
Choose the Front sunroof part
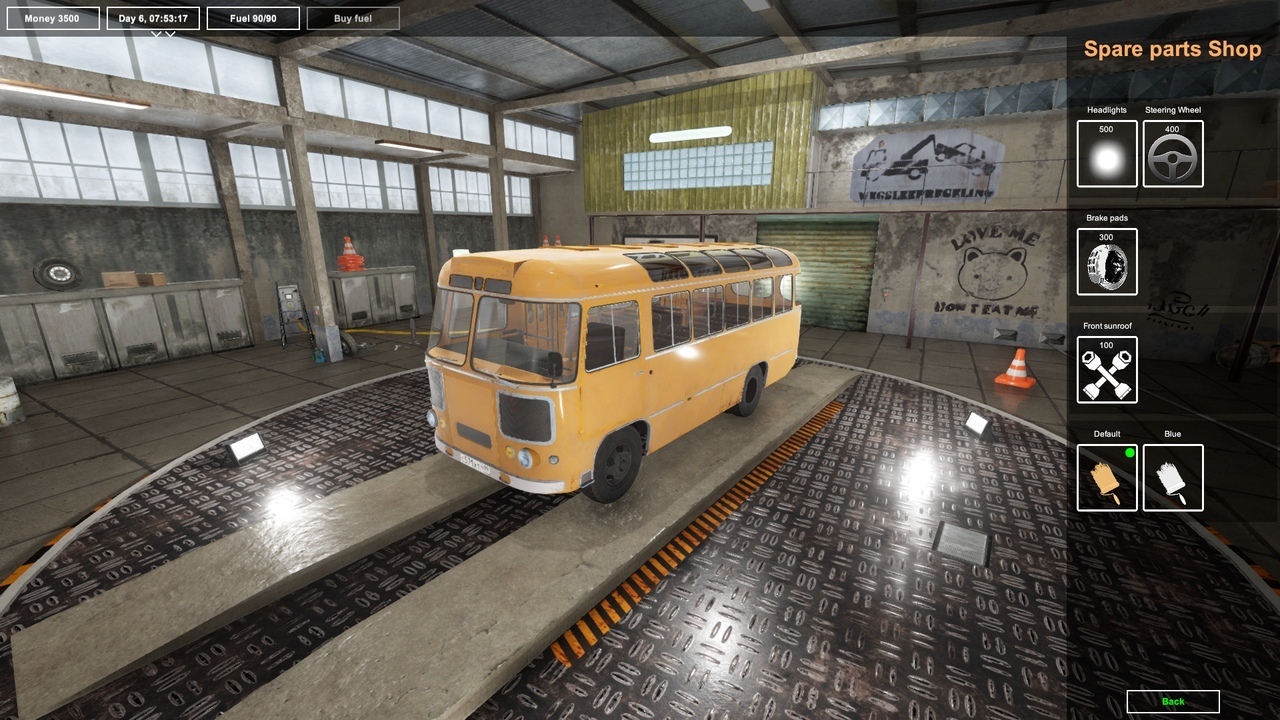[1107, 370]
